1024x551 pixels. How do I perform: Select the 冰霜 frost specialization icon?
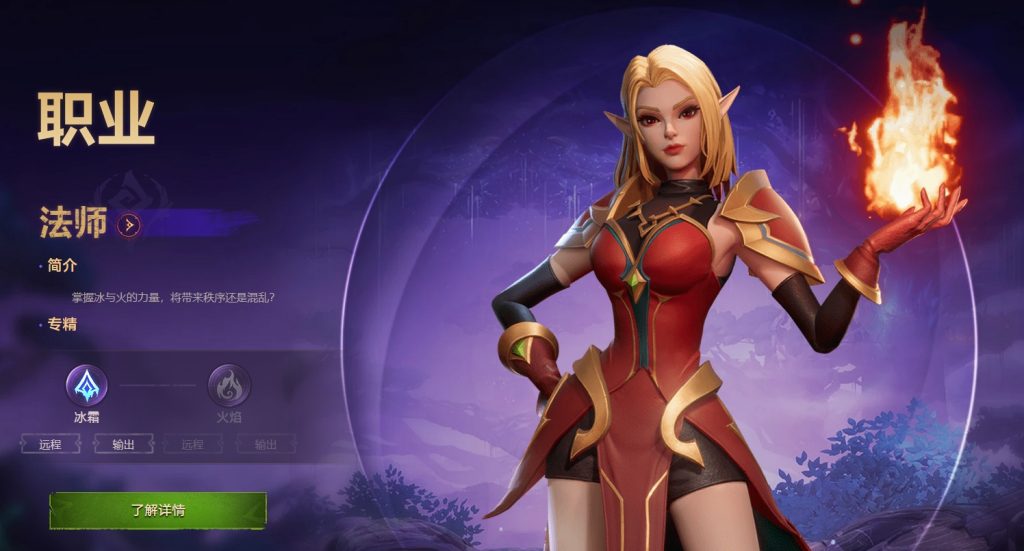tap(86, 385)
